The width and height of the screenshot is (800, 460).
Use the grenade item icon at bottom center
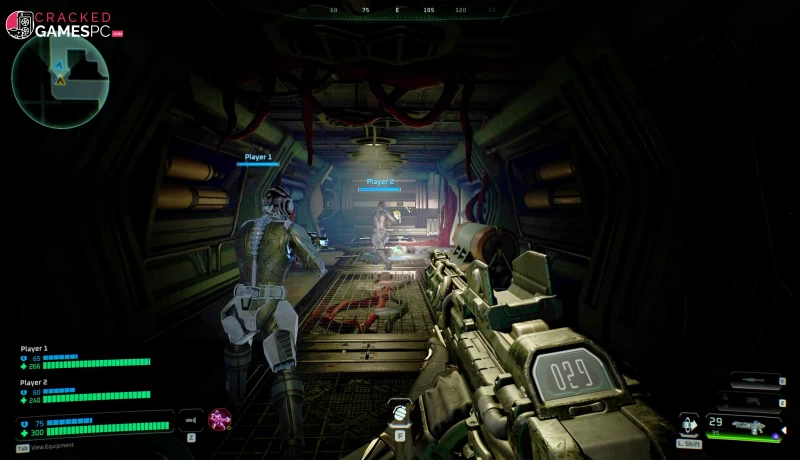(399, 411)
